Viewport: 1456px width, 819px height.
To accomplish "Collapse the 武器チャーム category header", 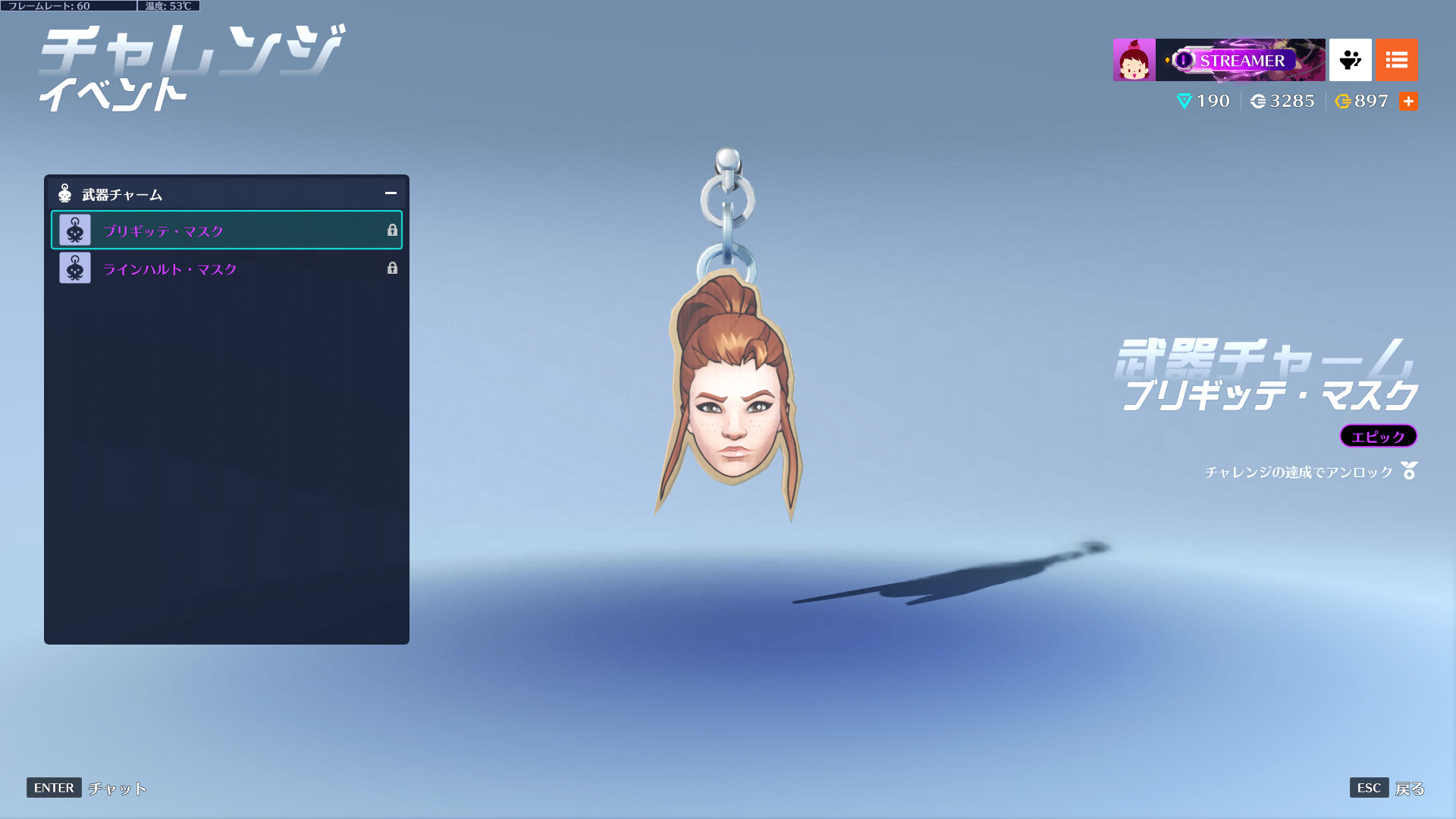I will click(391, 193).
